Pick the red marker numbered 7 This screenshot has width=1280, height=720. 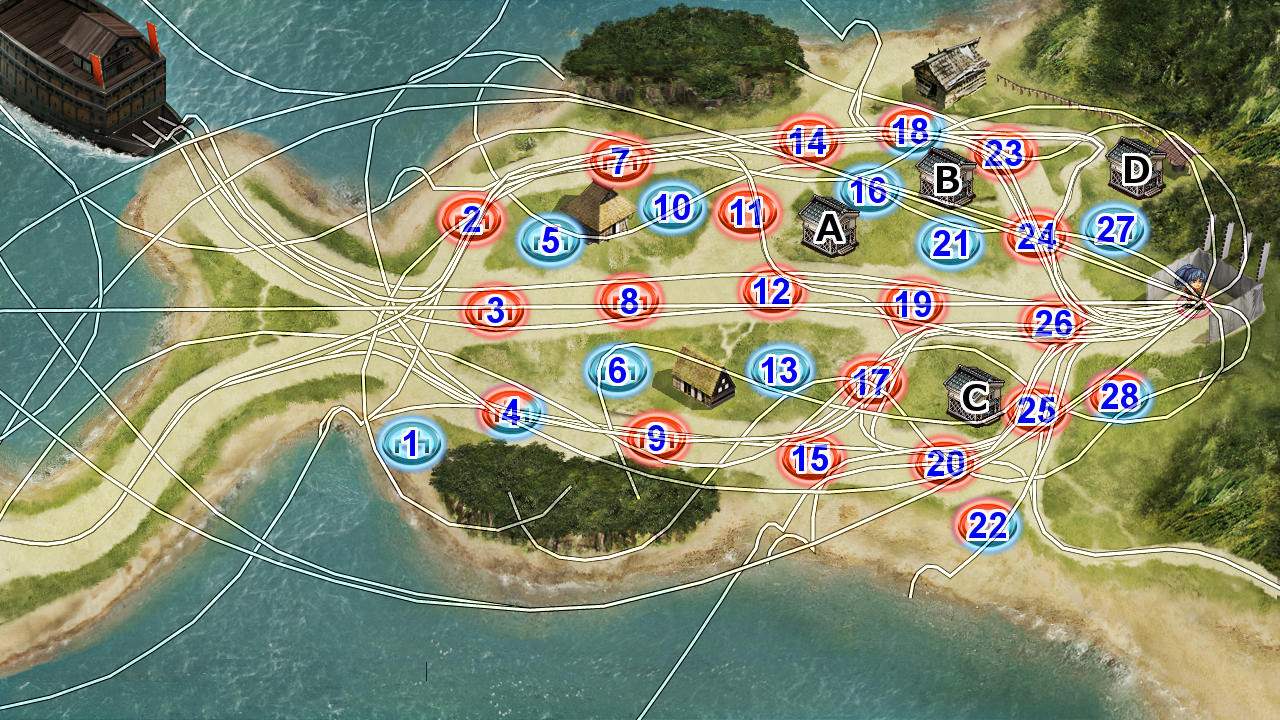point(620,160)
